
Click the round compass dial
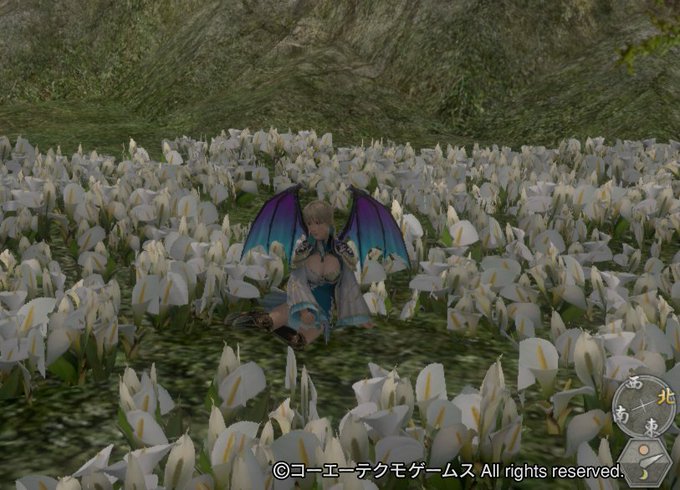(643, 405)
